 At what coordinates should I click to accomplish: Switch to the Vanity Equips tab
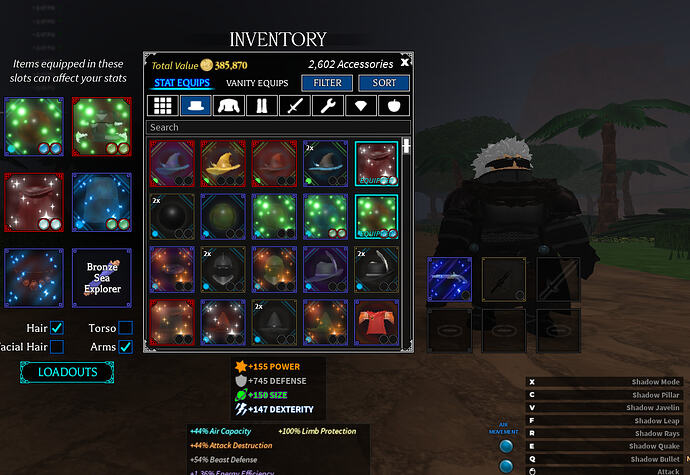[x=257, y=83]
